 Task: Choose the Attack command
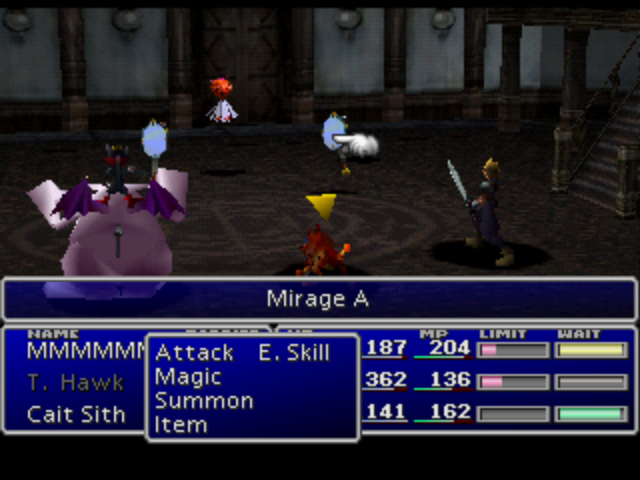(x=194, y=353)
